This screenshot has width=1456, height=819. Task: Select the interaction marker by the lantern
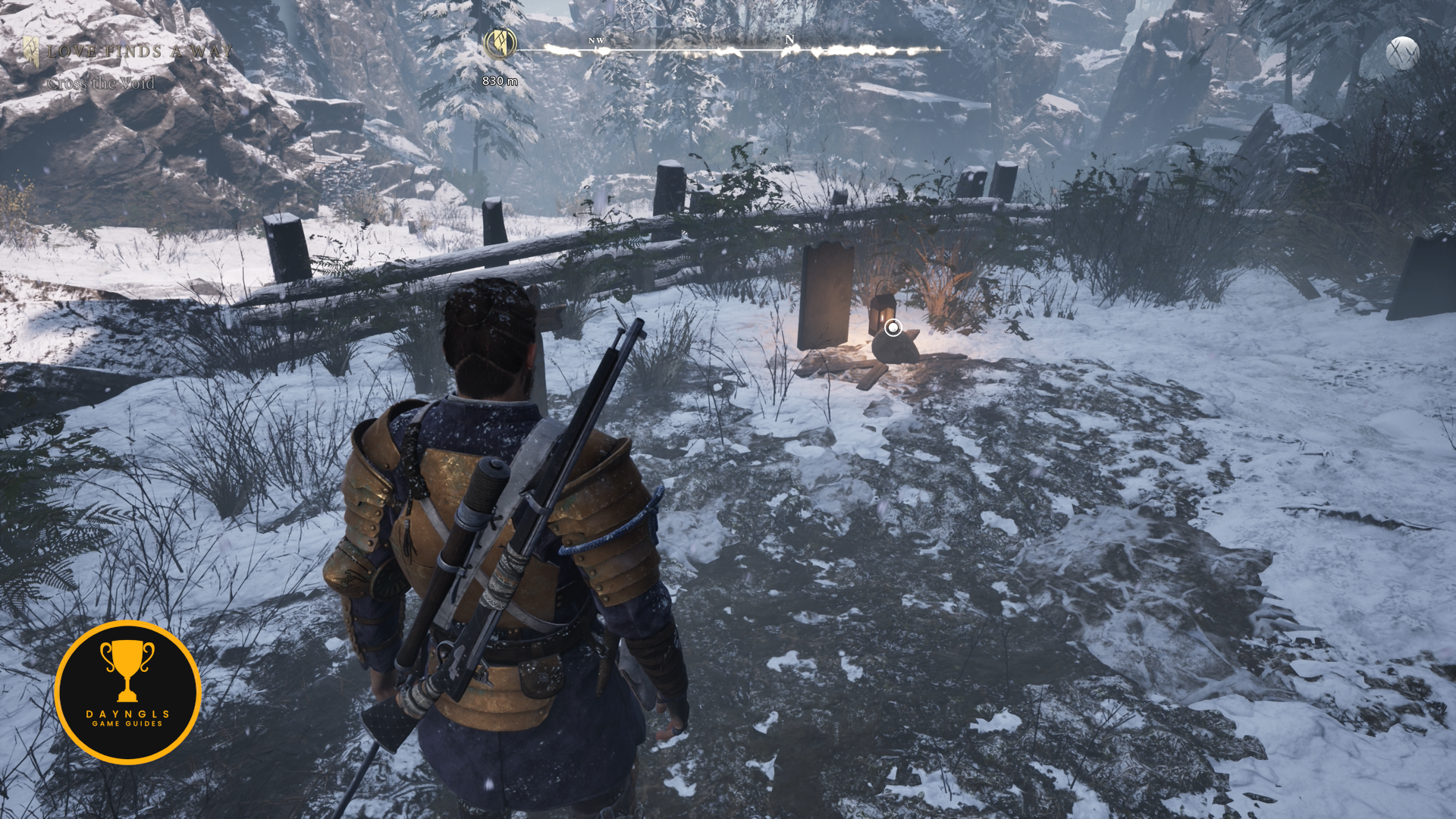point(893,328)
